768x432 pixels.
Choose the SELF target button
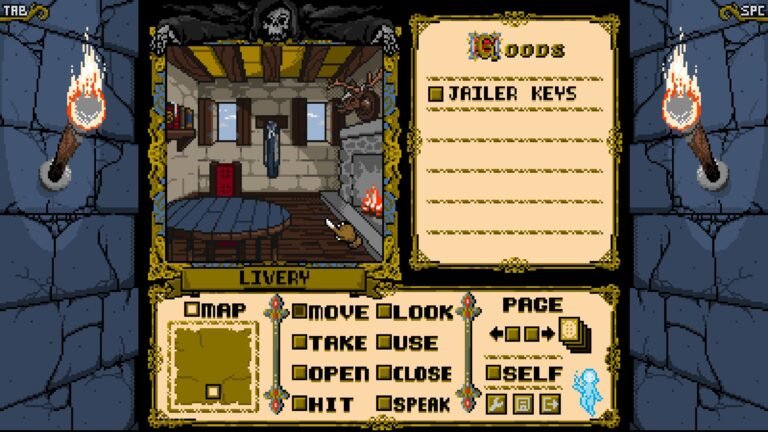point(523,372)
